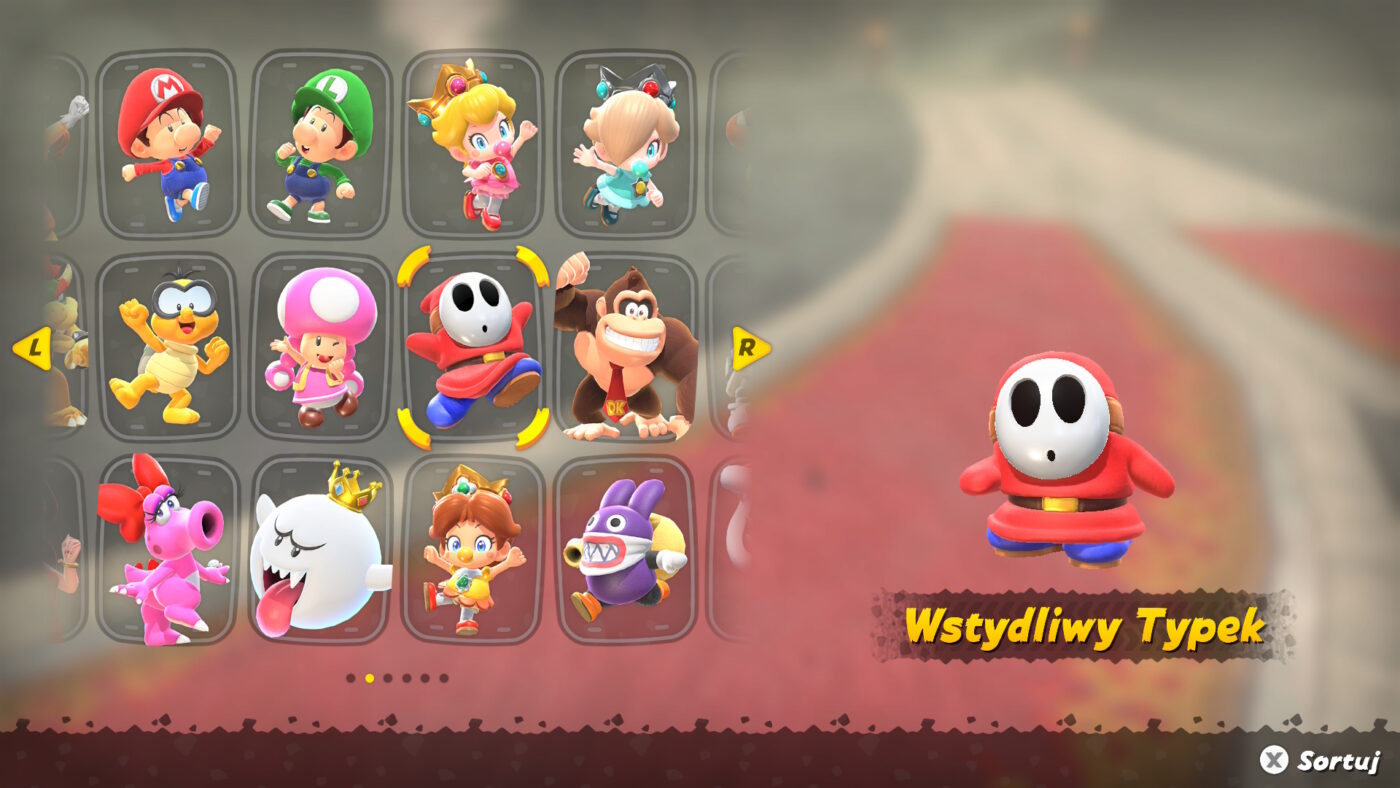Image resolution: width=1400 pixels, height=788 pixels.
Task: Select King Boo from the character grid
Action: click(315, 545)
